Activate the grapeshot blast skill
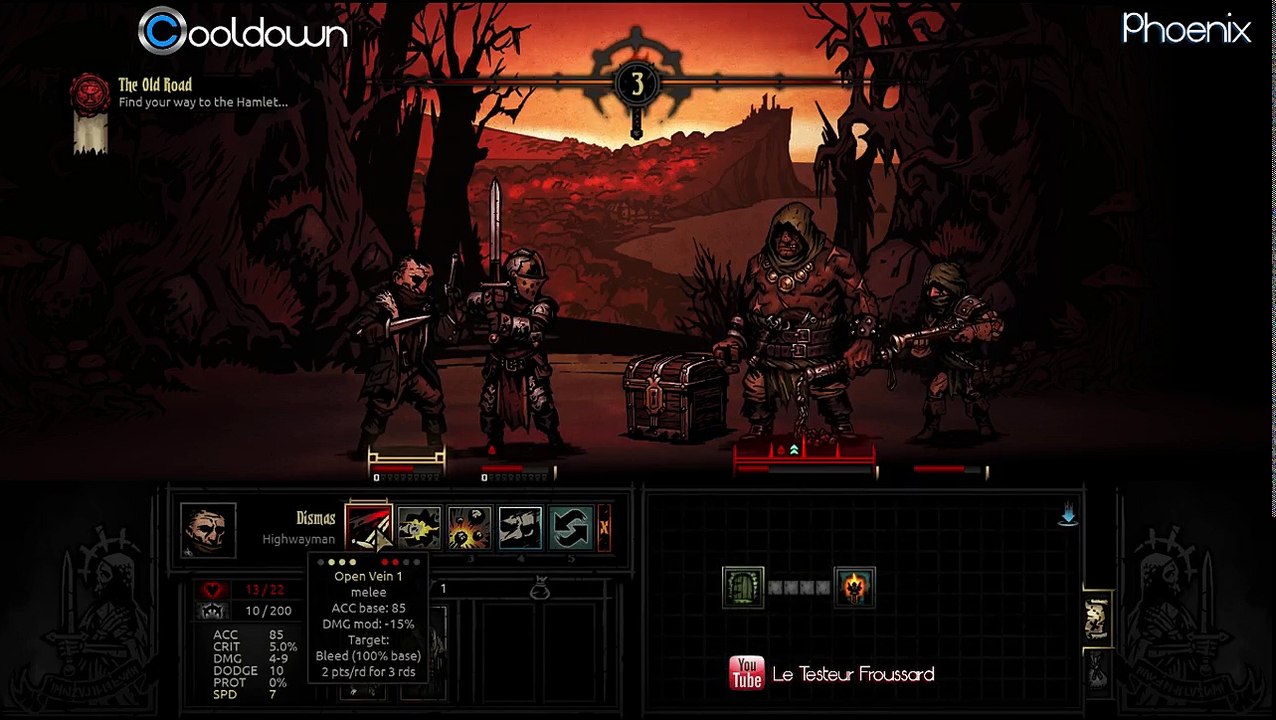 pyautogui.click(x=470, y=528)
